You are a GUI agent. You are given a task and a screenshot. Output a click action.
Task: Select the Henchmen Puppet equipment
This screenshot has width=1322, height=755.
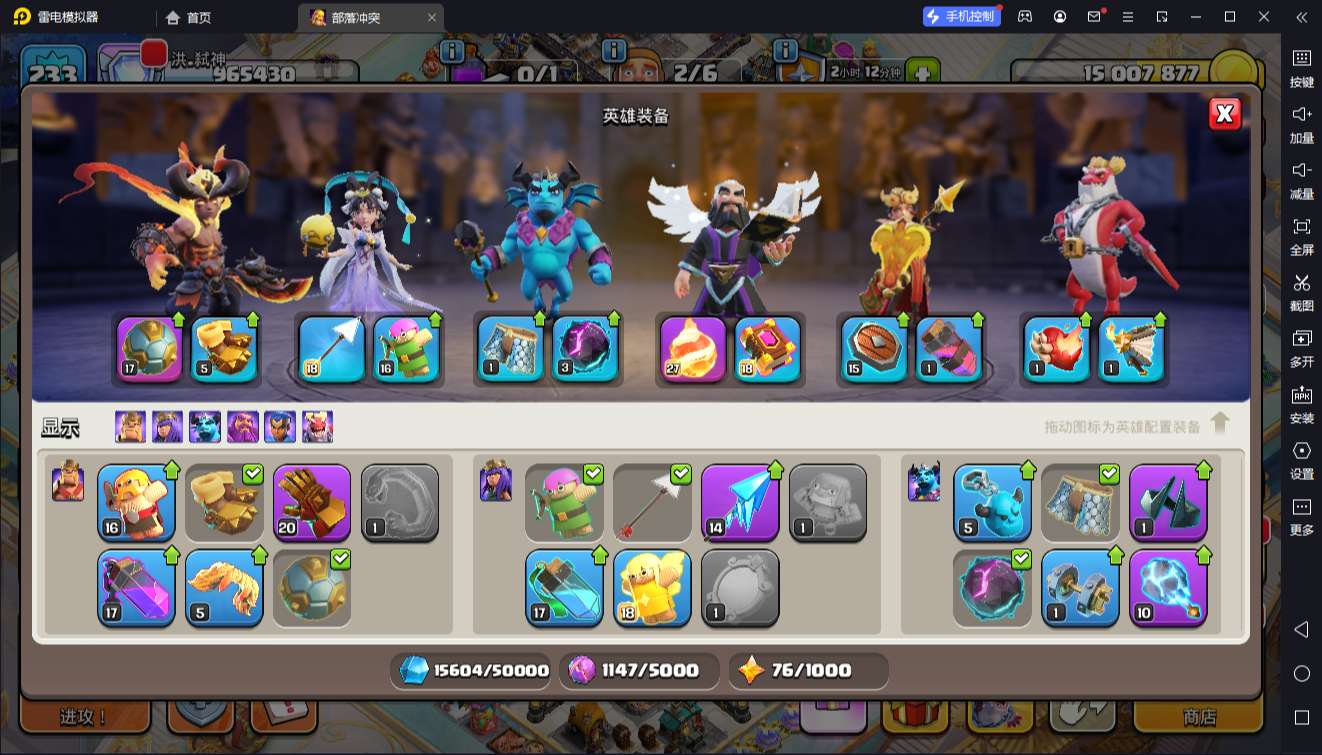[992, 501]
